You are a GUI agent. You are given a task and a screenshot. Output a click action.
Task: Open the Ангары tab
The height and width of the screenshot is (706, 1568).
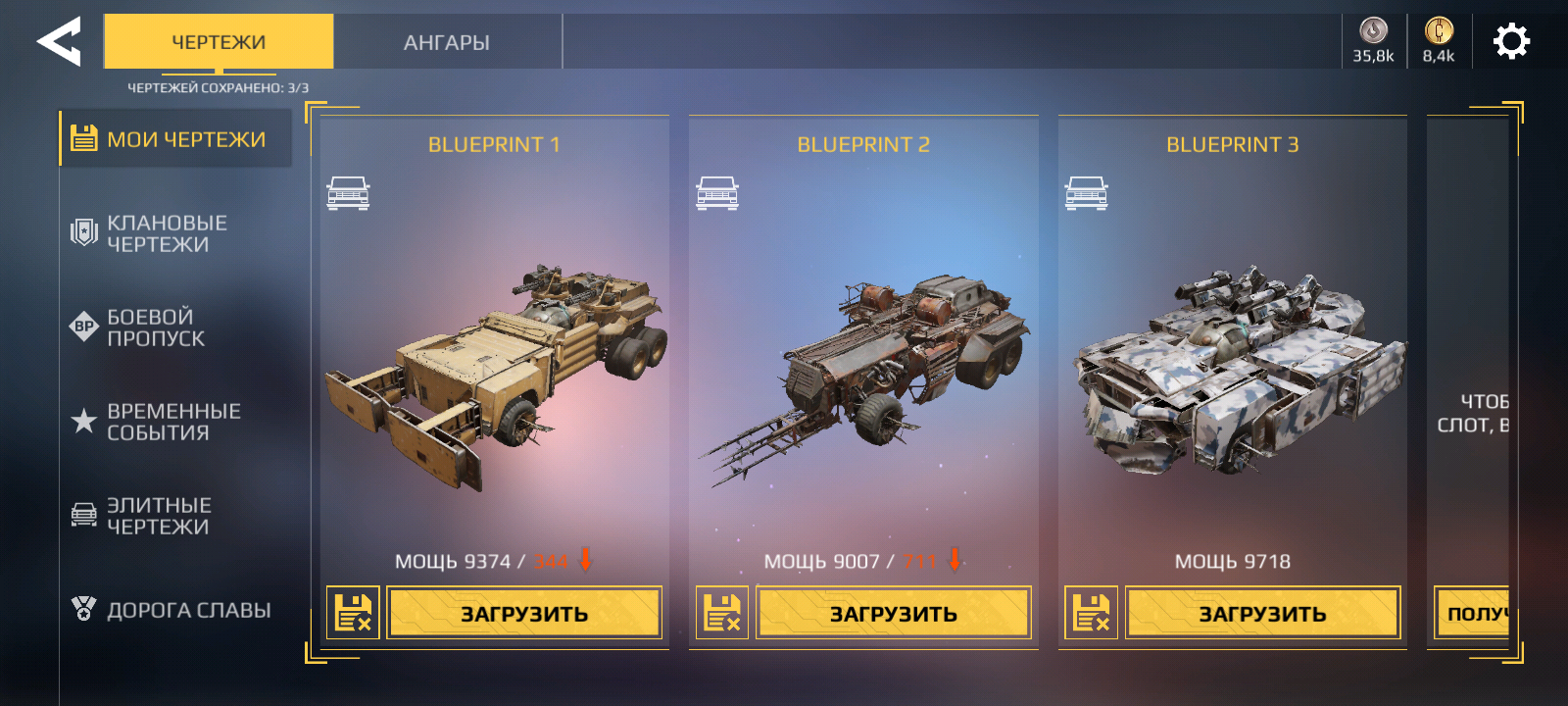pos(447,42)
